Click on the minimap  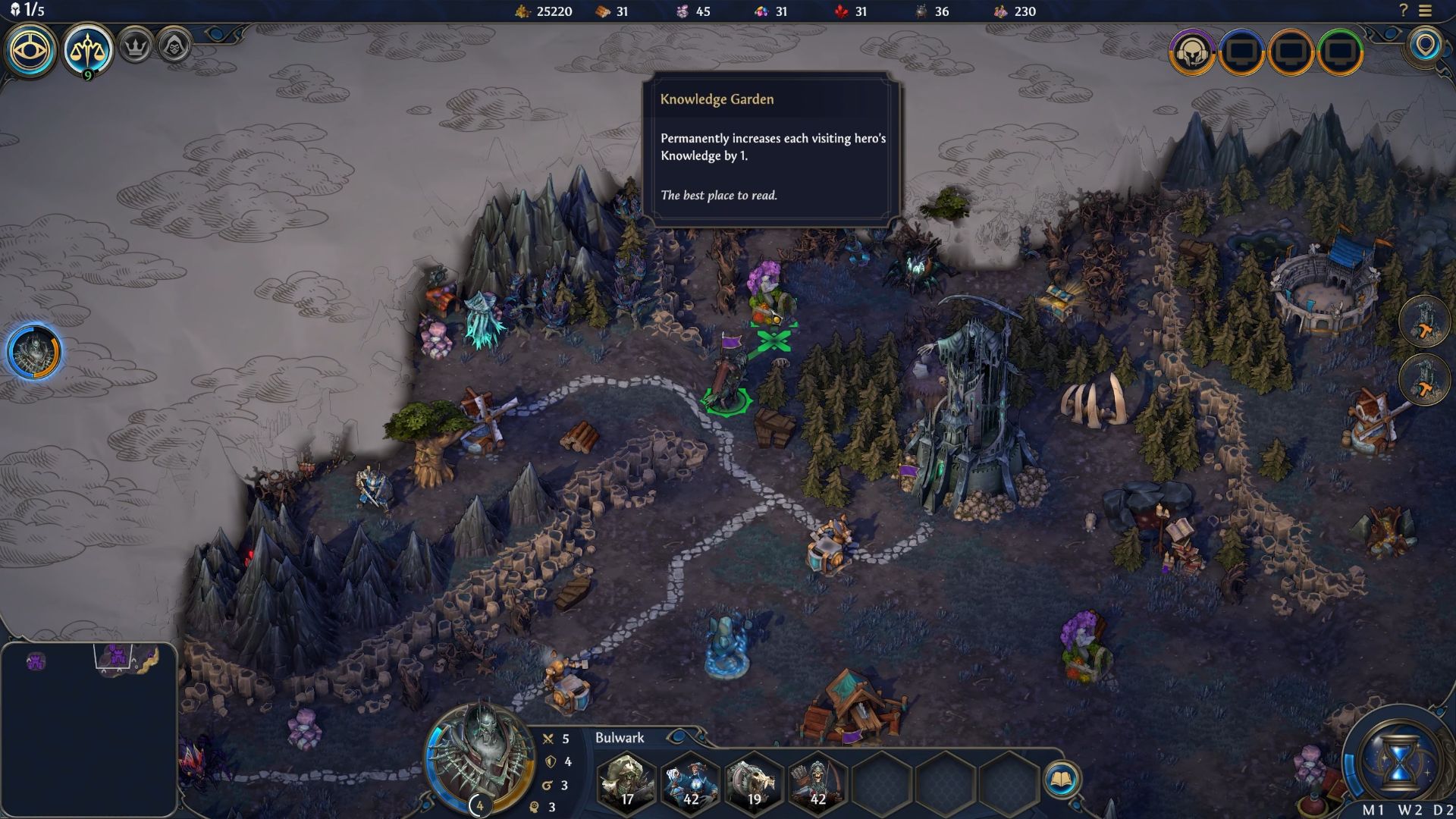tap(89, 730)
